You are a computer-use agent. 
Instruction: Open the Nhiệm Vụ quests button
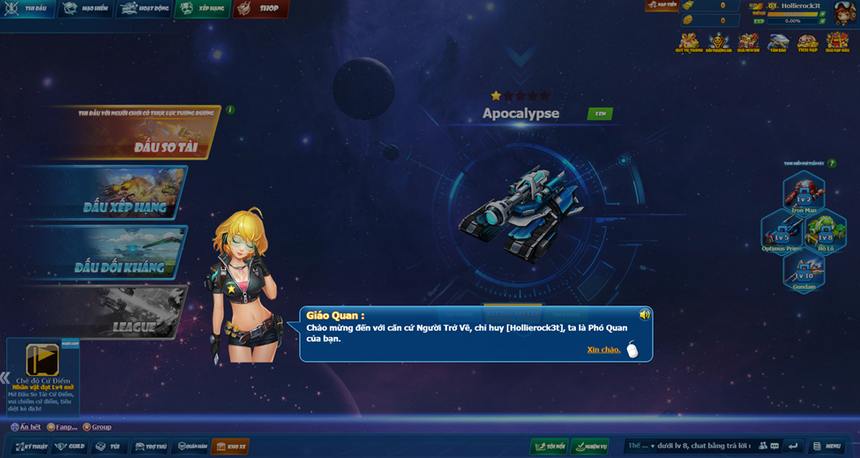[x=592, y=446]
